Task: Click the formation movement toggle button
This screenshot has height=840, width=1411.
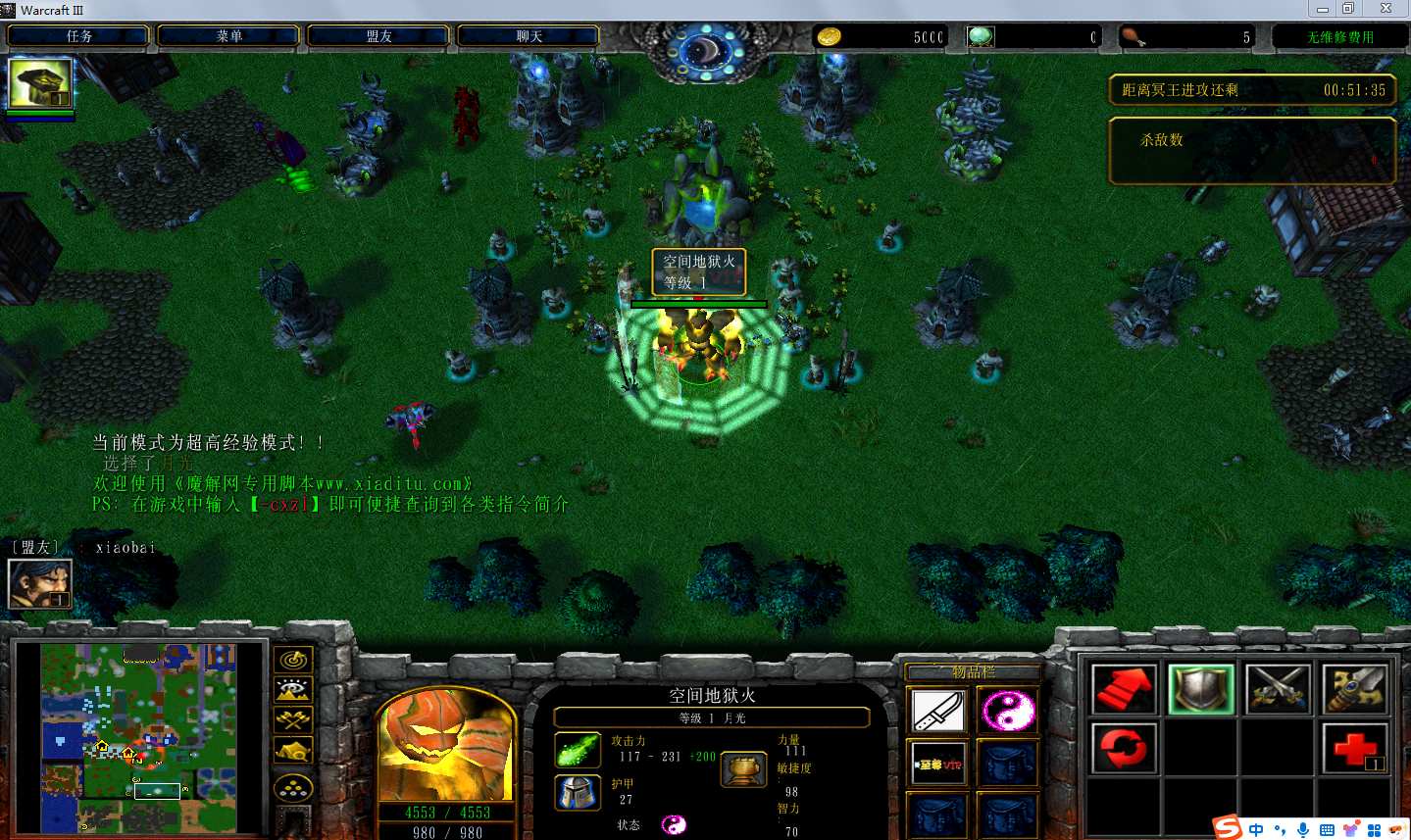Action: [293, 788]
